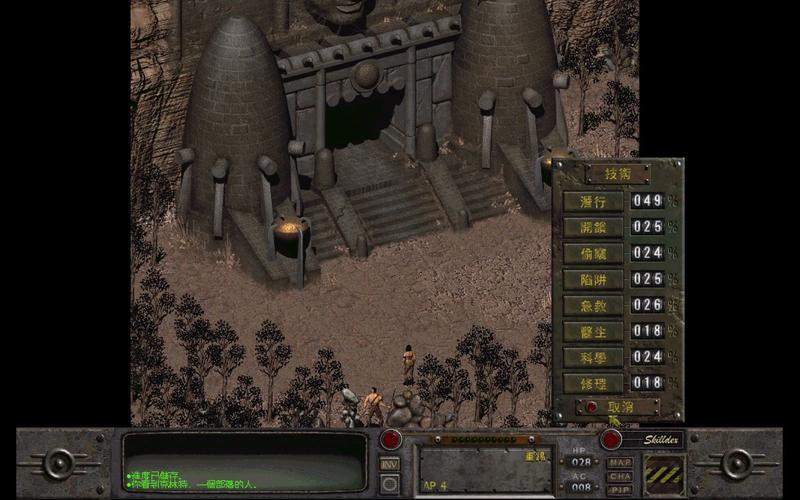The width and height of the screenshot is (800, 500).
Task: Select the 醫生 (Doctor) skill
Action: (593, 331)
